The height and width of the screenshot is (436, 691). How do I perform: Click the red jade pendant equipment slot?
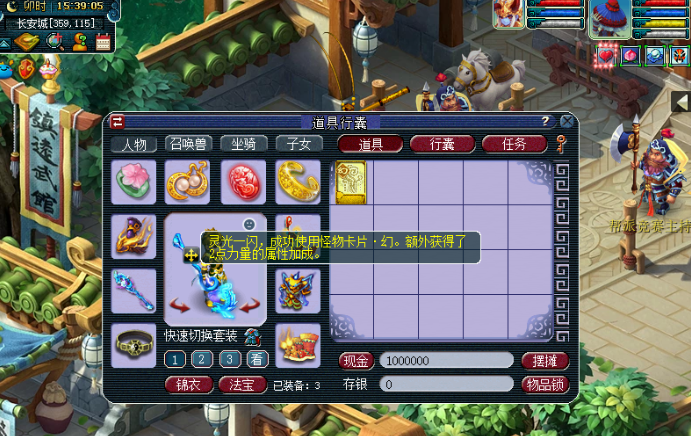pyautogui.click(x=244, y=182)
